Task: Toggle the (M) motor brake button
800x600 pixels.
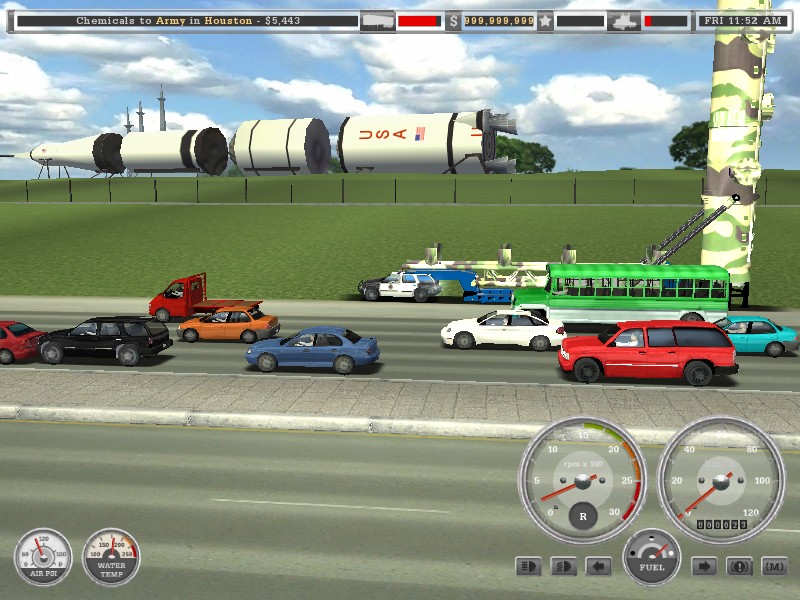Action: (x=774, y=567)
